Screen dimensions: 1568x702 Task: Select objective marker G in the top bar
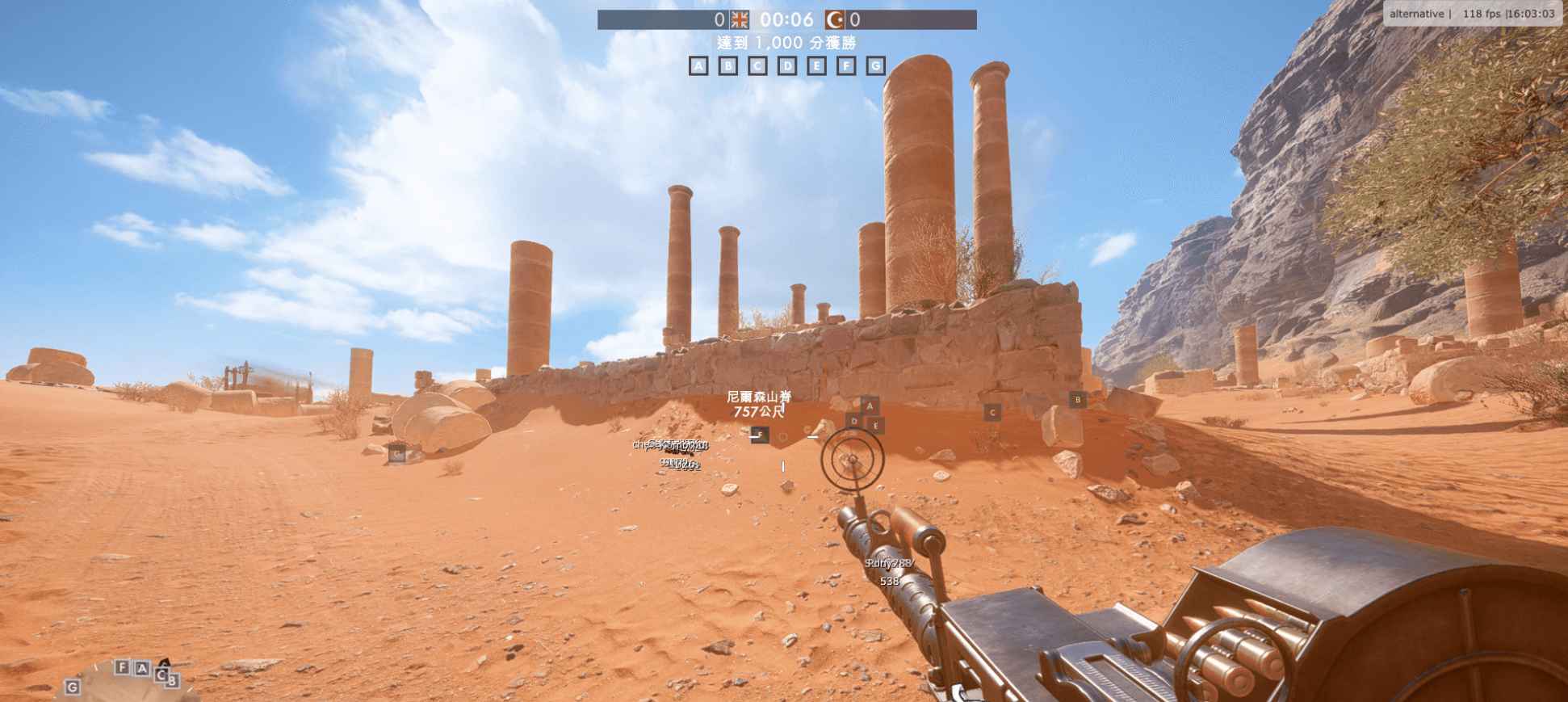[877, 66]
